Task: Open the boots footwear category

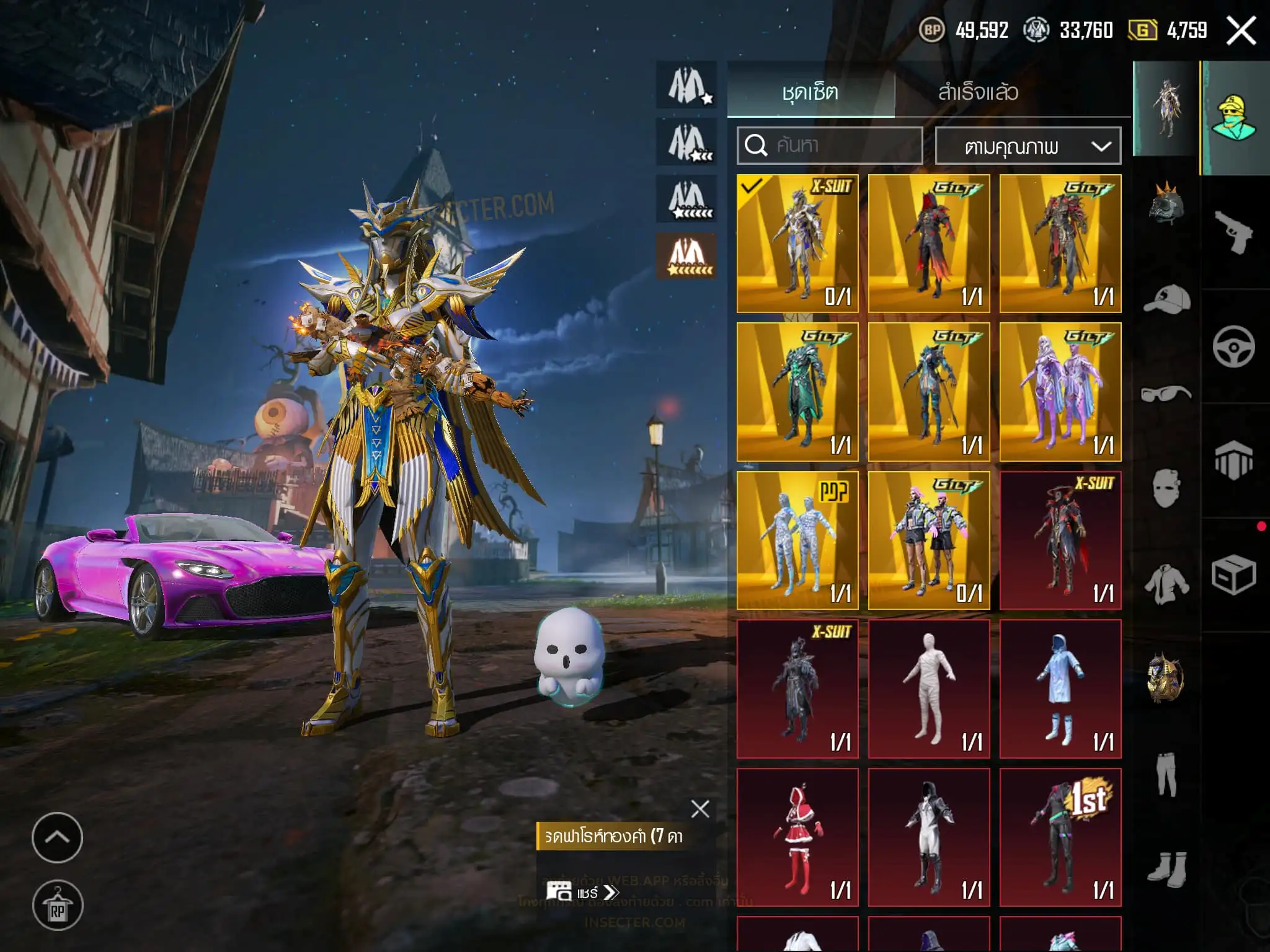Action: 1166,866
